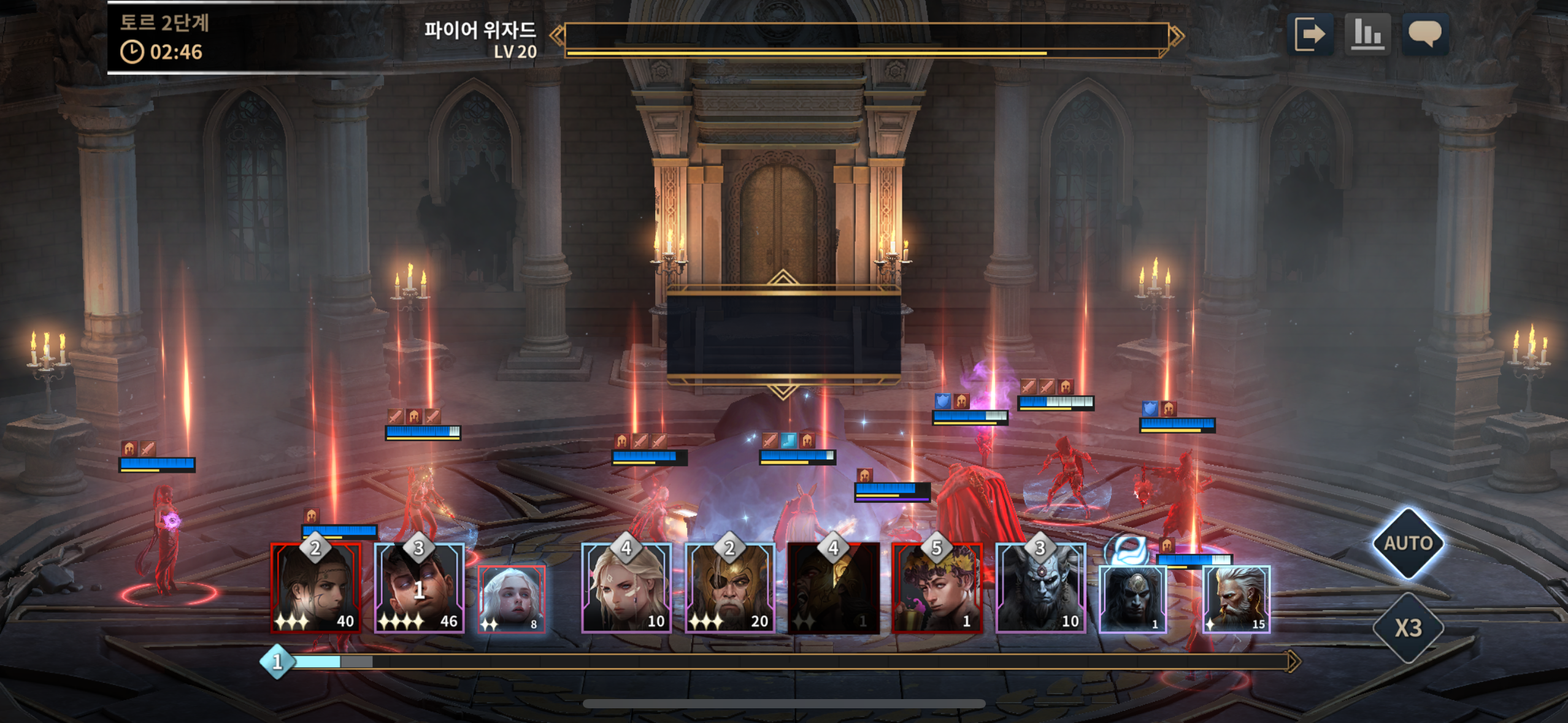The image size is (1568, 723).
Task: Toggle AUTO battle mode
Action: pyautogui.click(x=1408, y=543)
